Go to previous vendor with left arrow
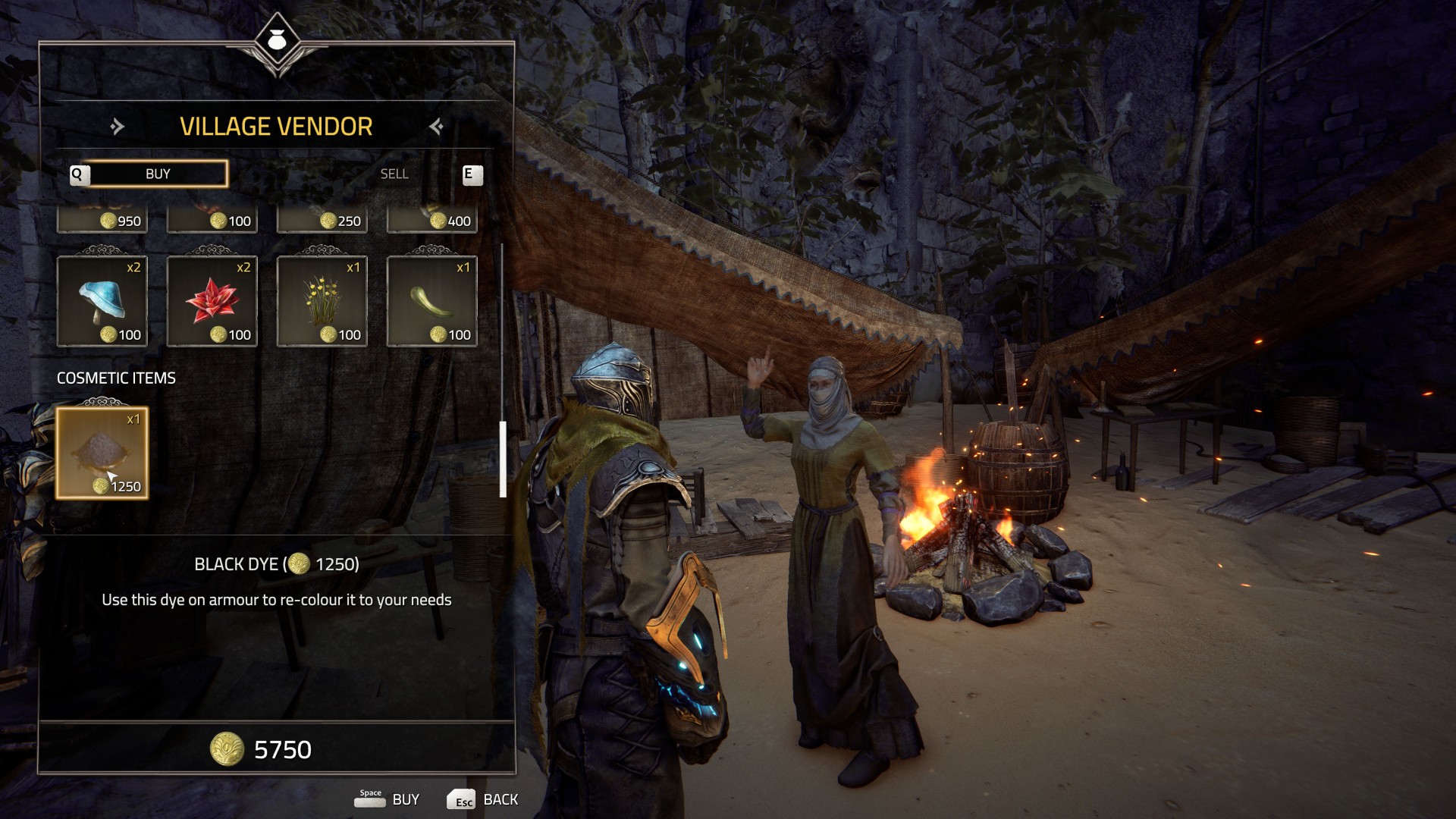Screen dimensions: 1456x819 coord(117,127)
